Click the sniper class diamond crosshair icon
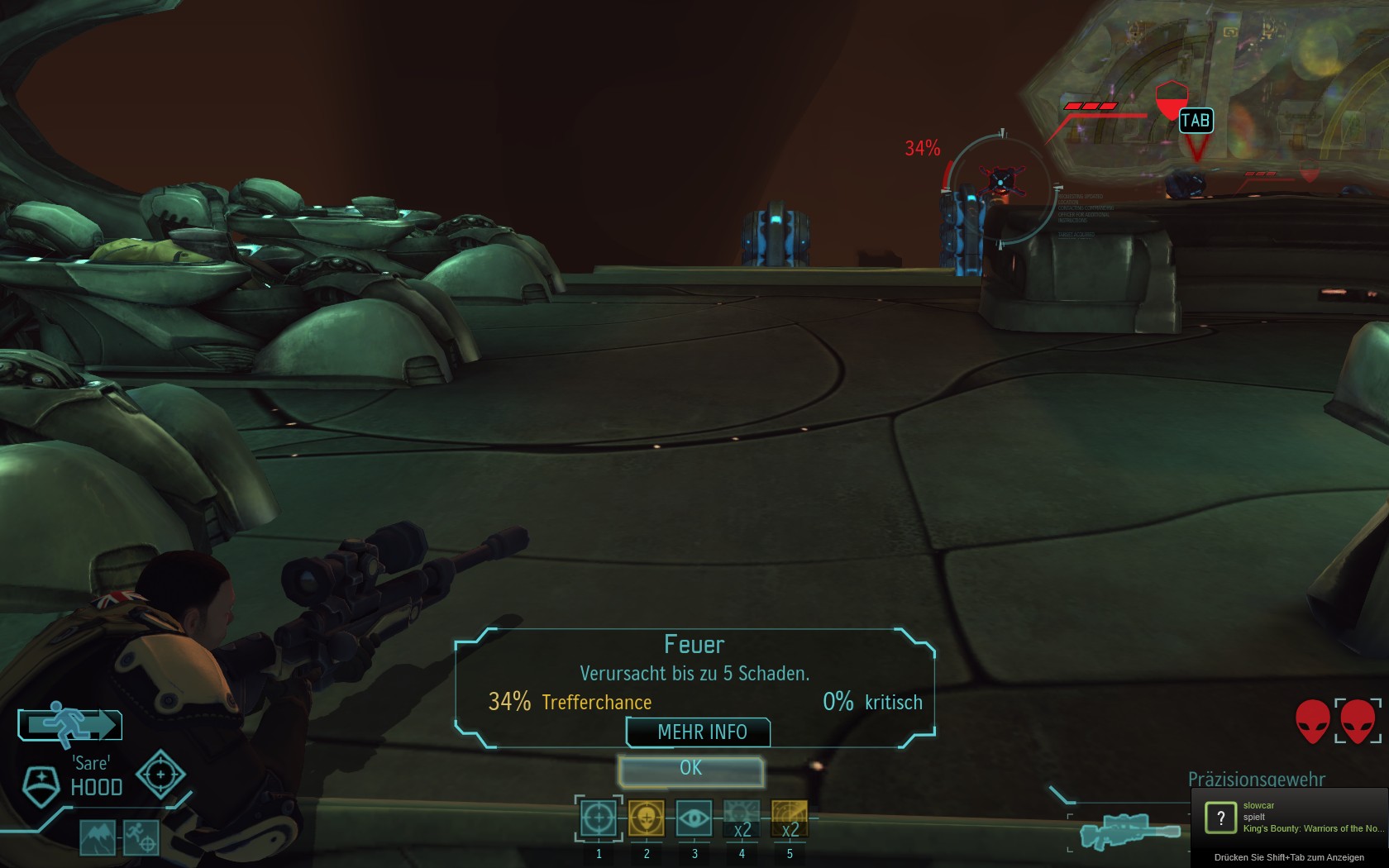Image resolution: width=1389 pixels, height=868 pixels. tap(160, 775)
